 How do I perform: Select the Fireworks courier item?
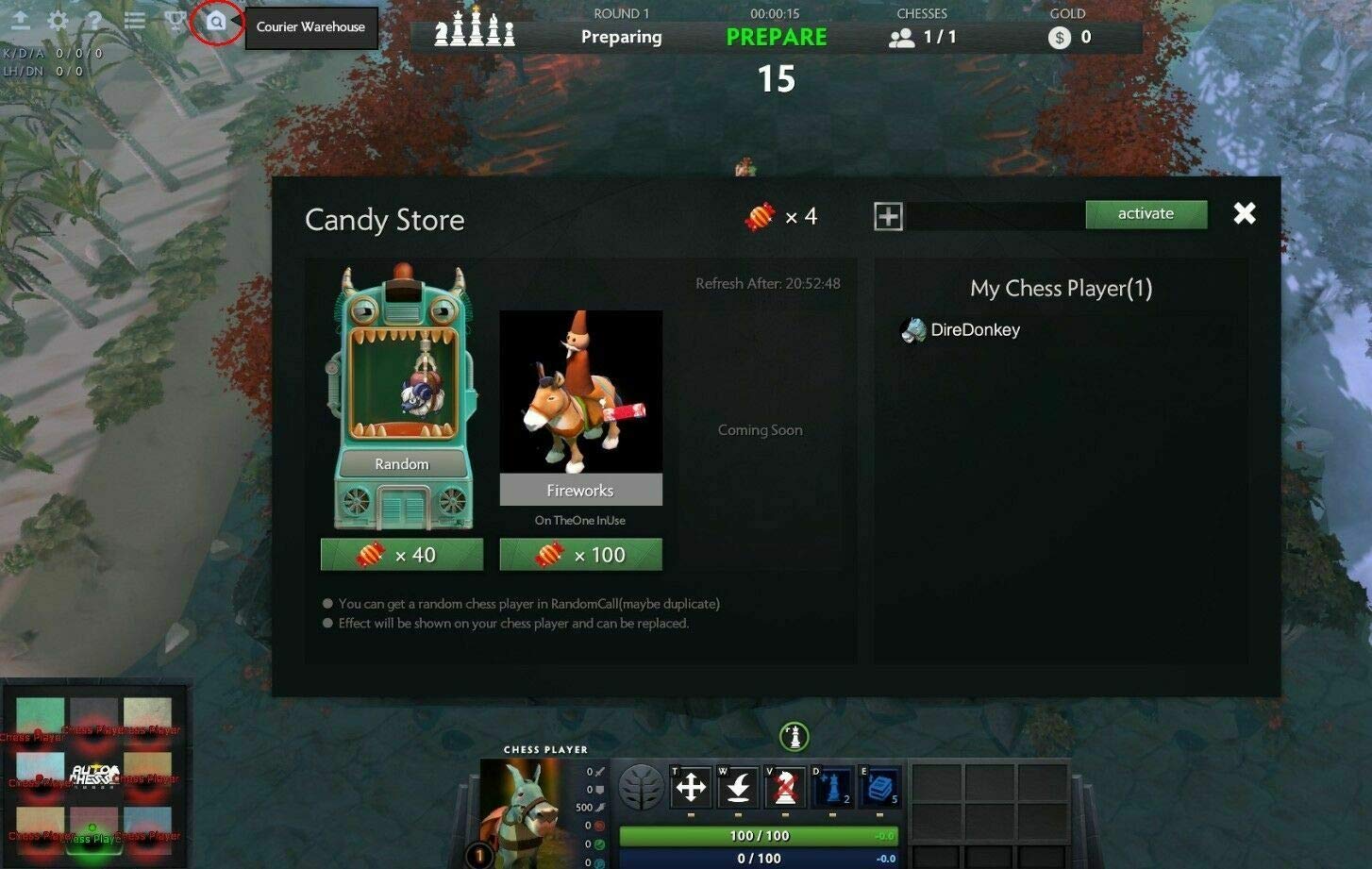click(580, 406)
